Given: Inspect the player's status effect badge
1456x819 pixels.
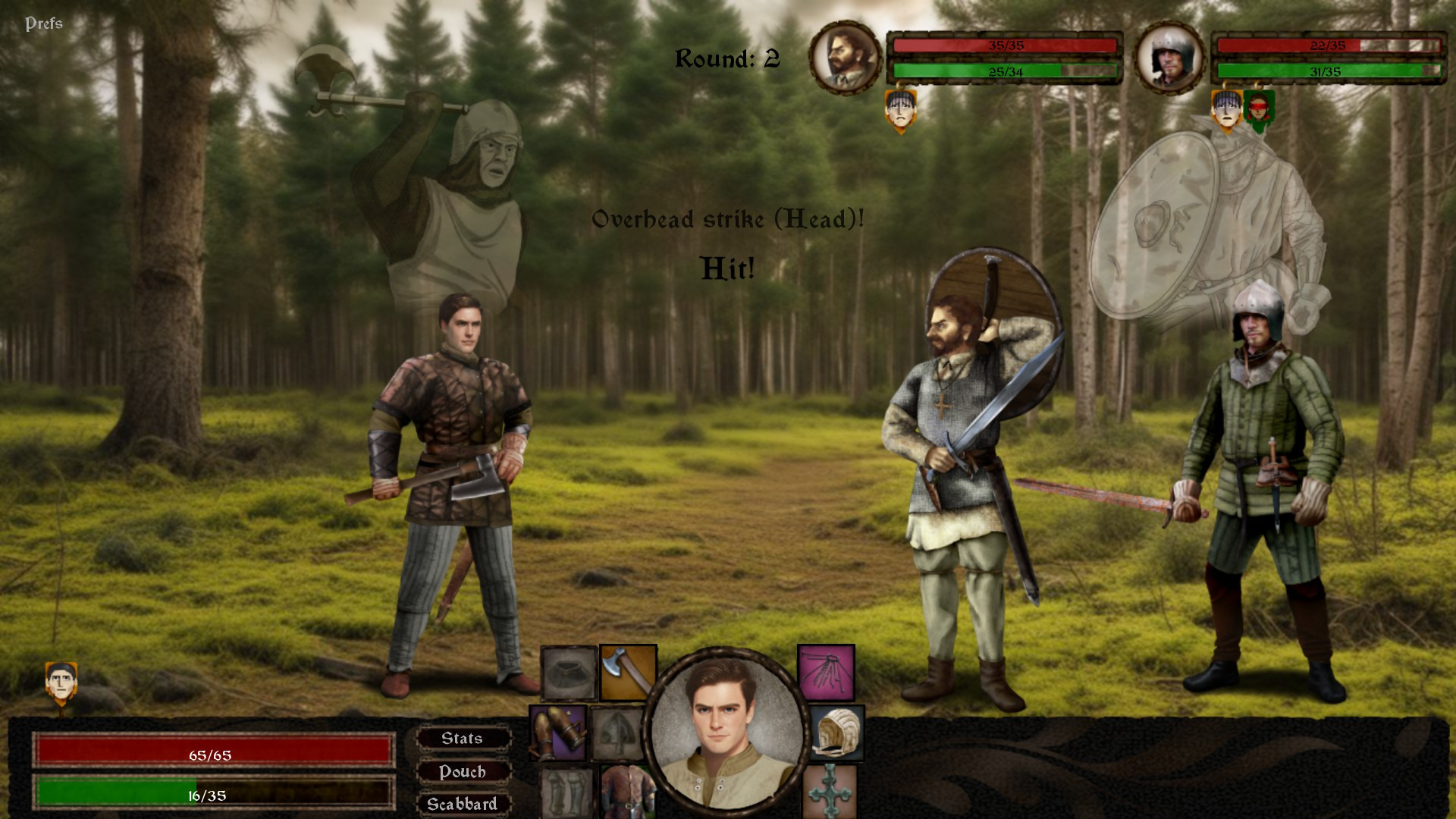Looking at the screenshot, I should pos(61,682).
